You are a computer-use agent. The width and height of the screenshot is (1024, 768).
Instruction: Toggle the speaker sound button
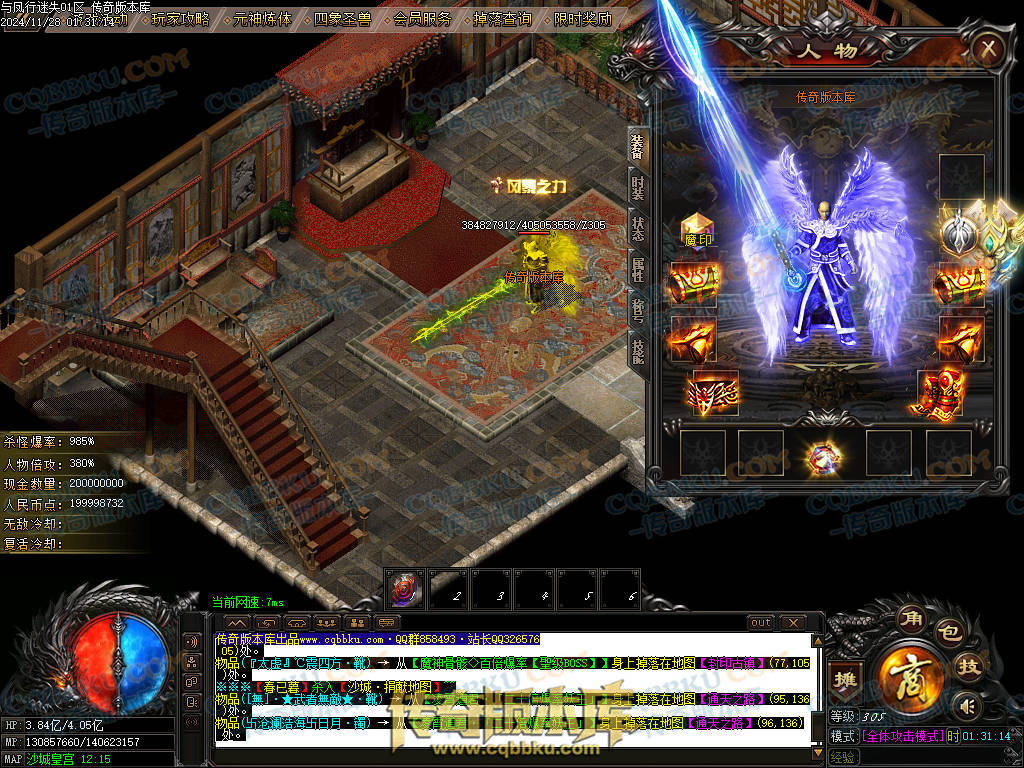pos(965,706)
